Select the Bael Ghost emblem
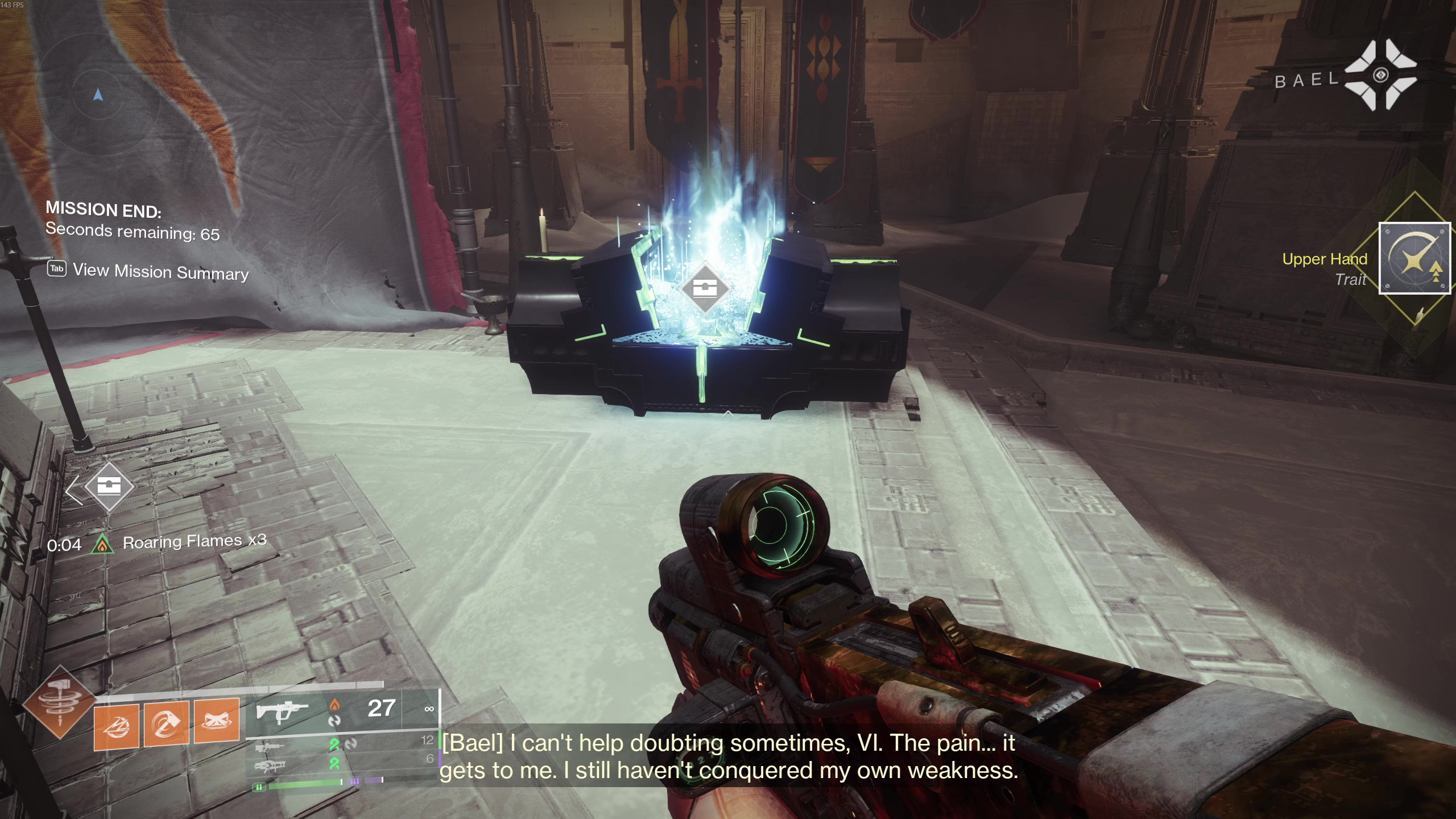1456x819 pixels. [x=1380, y=76]
